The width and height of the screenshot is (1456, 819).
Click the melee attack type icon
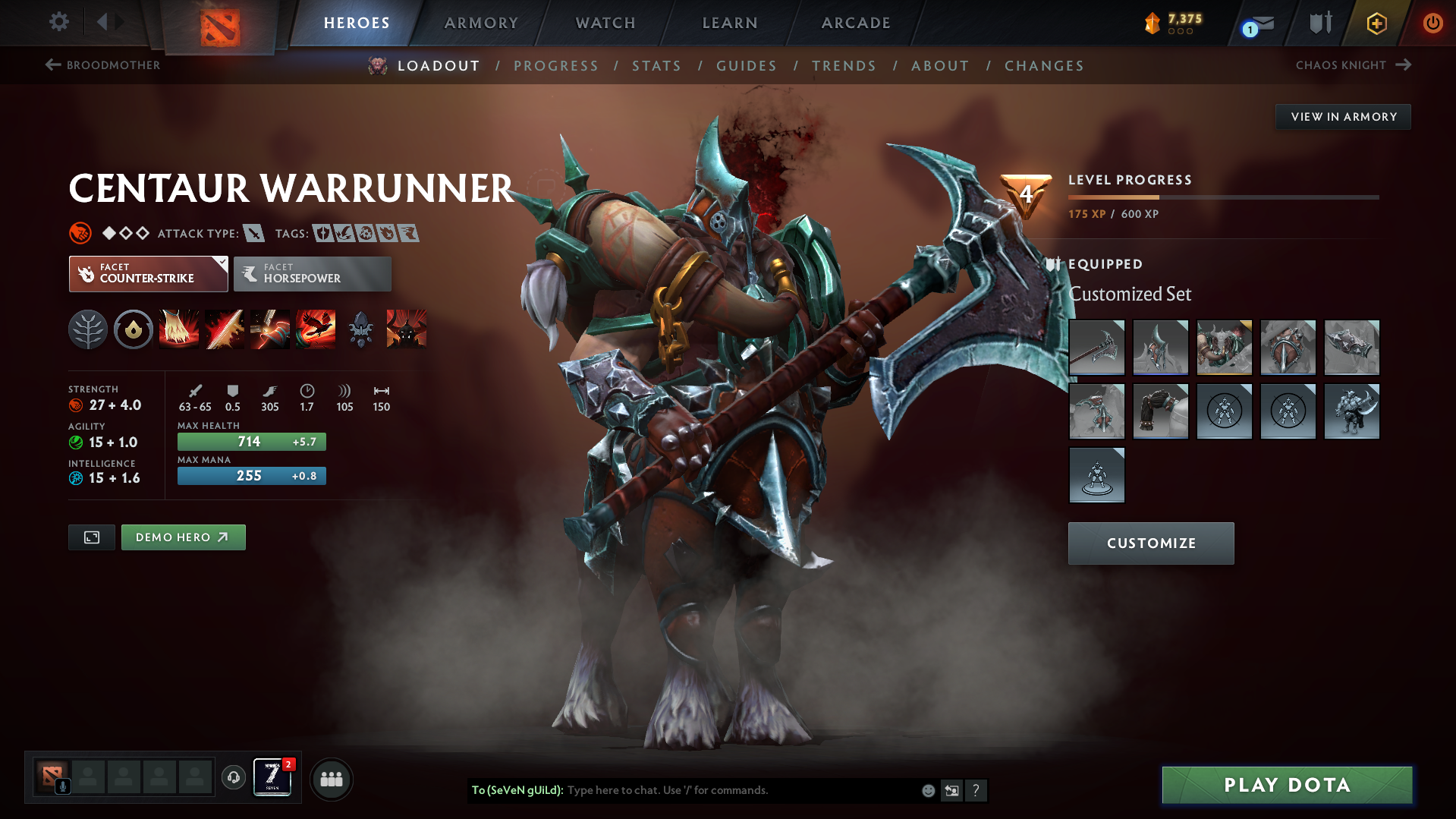click(x=253, y=233)
